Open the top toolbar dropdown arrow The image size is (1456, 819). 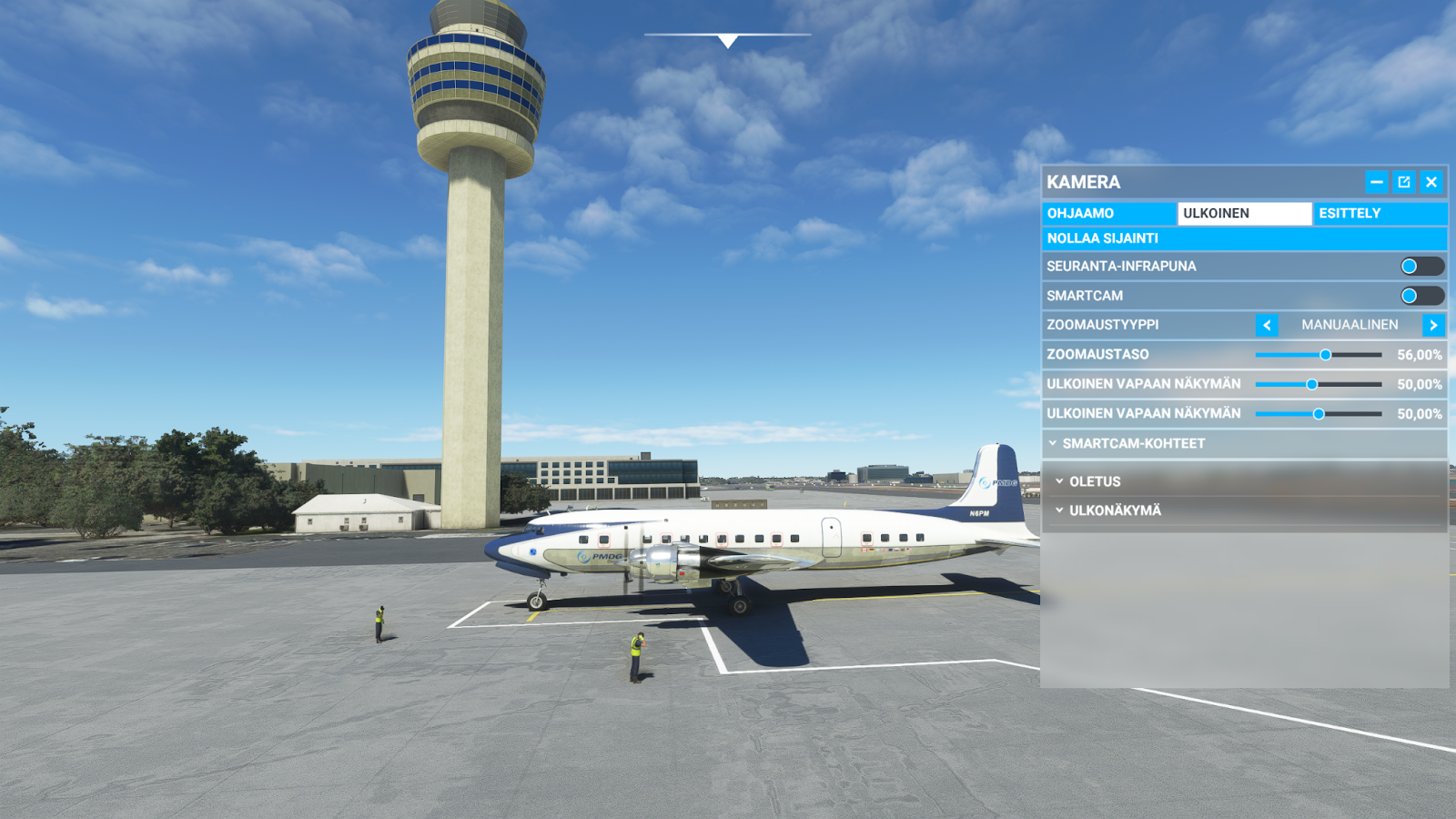coord(728,41)
